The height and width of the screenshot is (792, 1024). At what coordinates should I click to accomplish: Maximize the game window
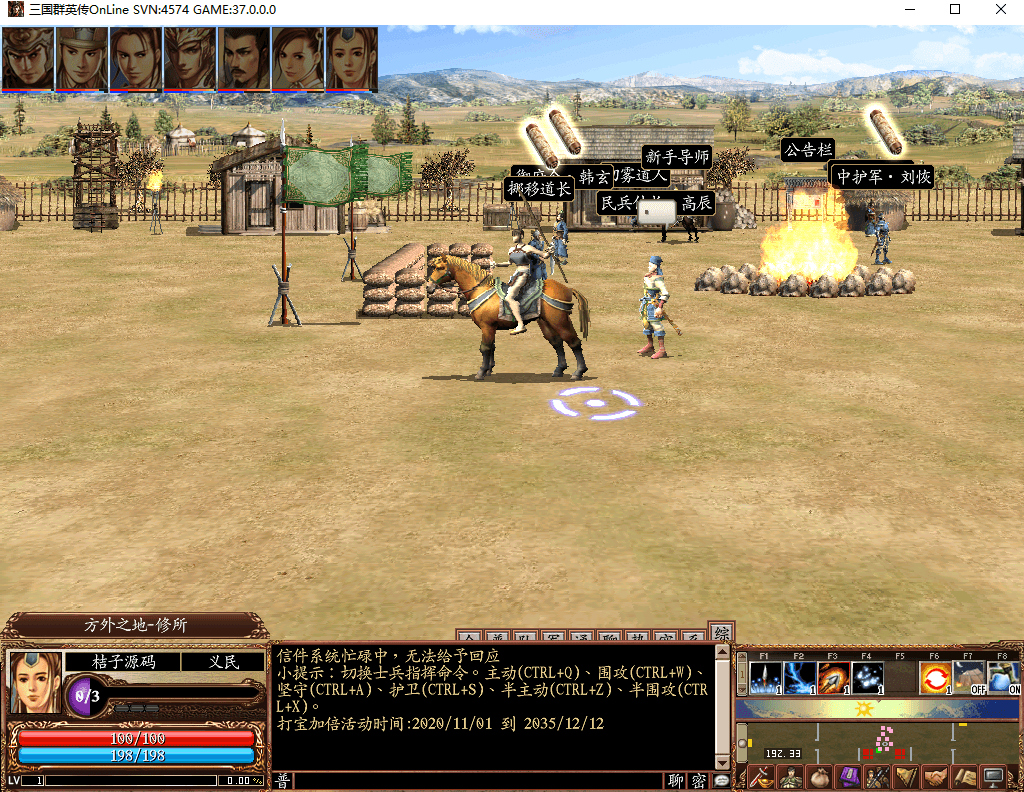[x=955, y=10]
